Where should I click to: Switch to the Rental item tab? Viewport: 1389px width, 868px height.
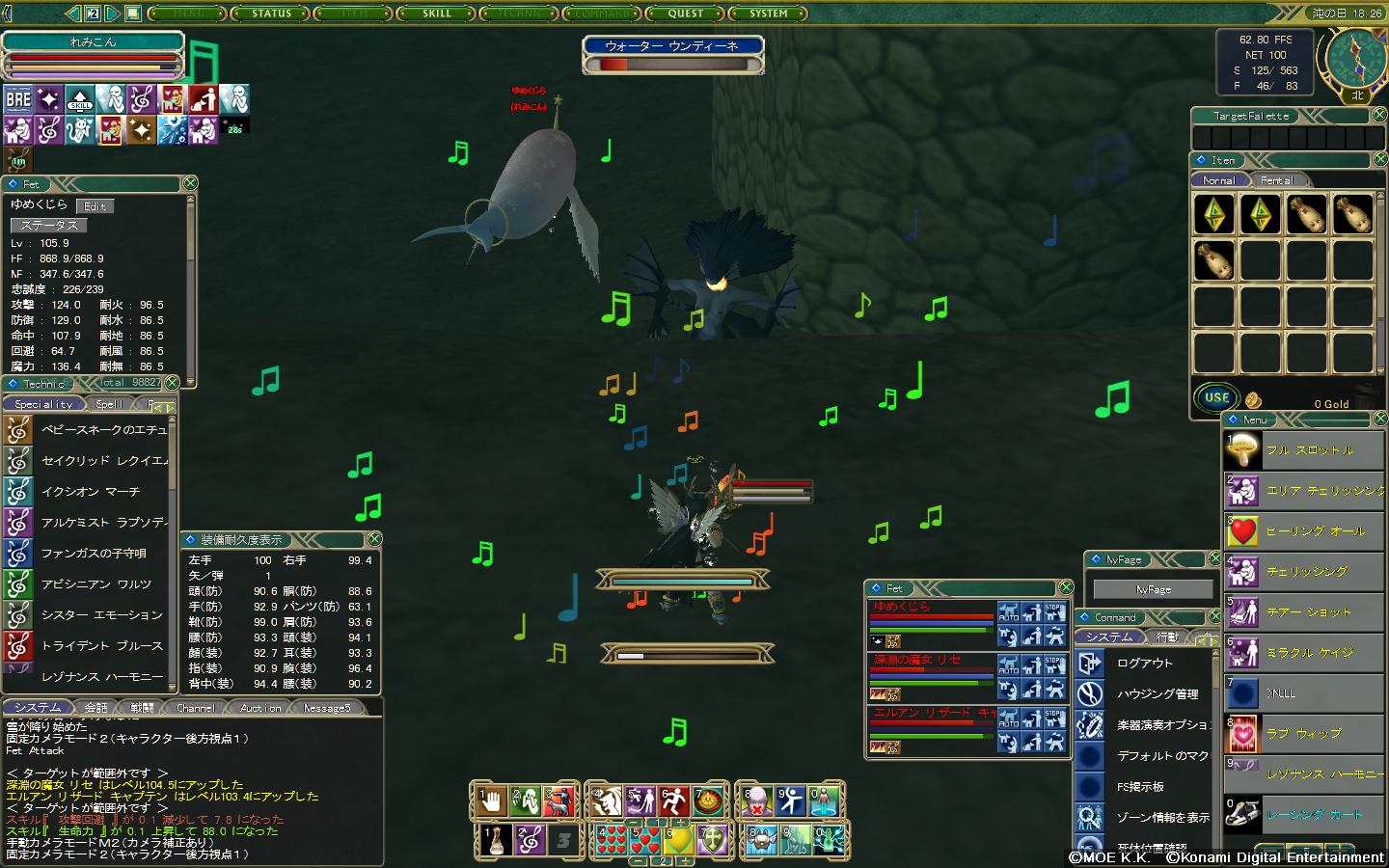(x=1276, y=180)
